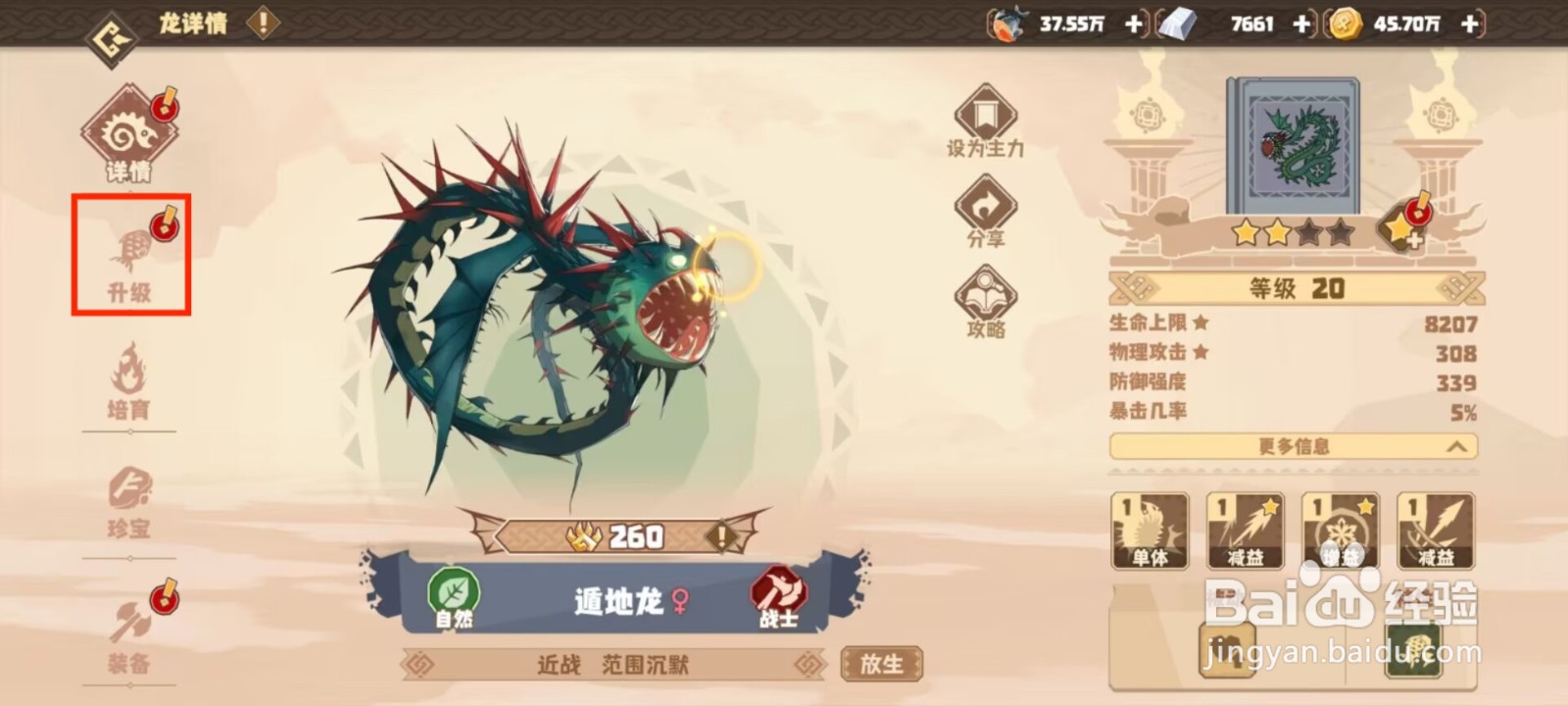
Task: Click the exclamation icon beside 龙详情 title
Action: tap(261, 24)
